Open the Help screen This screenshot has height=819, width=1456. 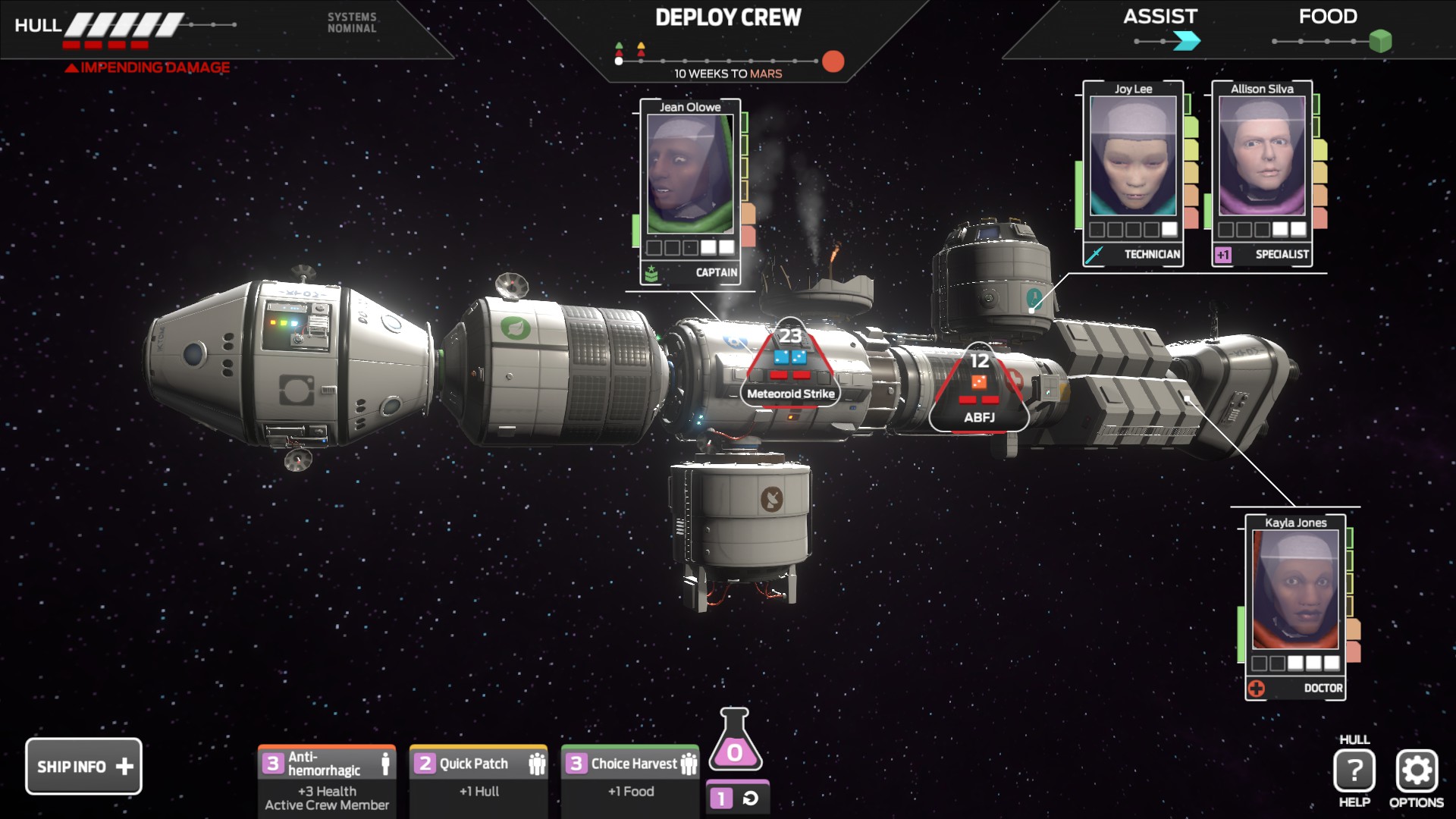point(1354,772)
